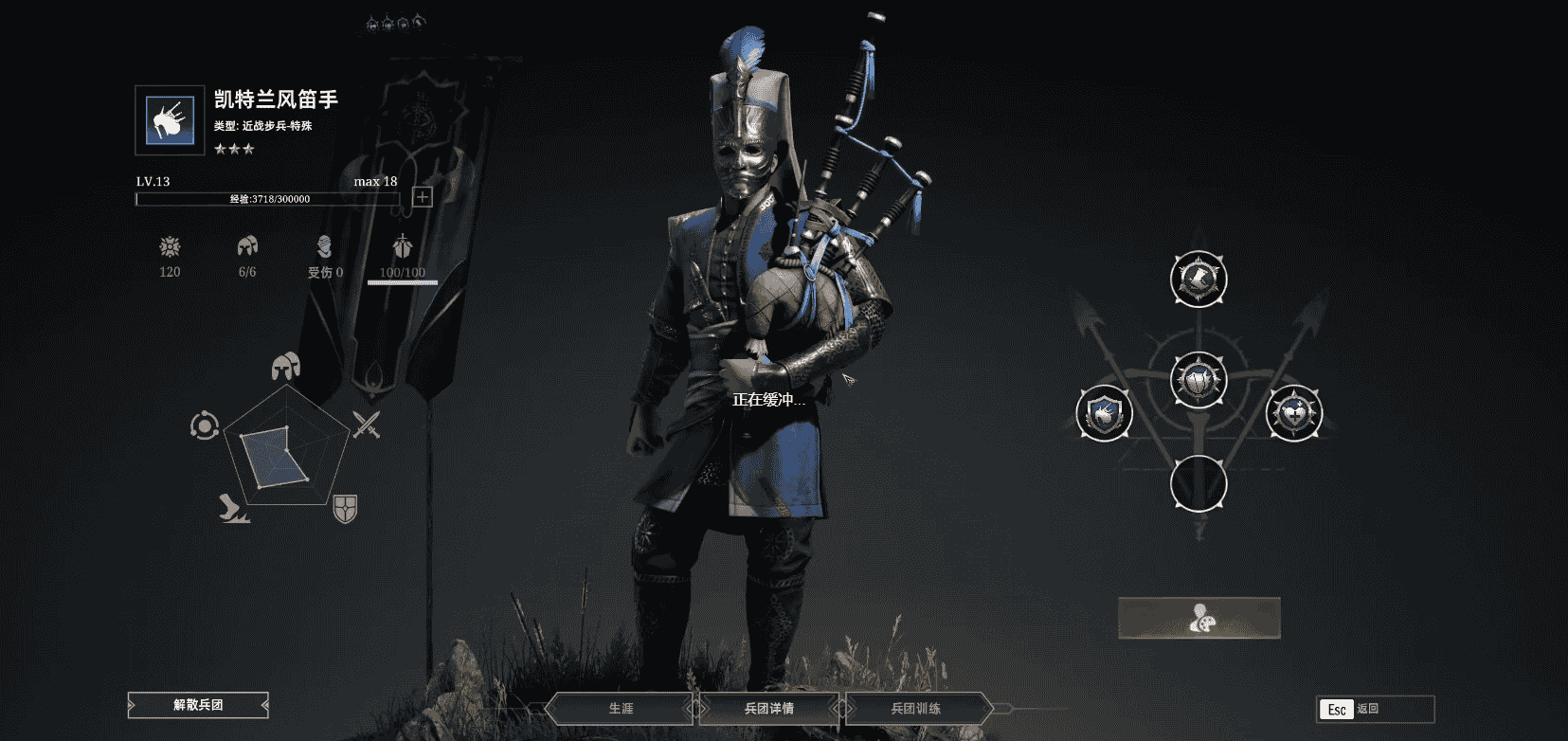Select the boot skill node

pos(1199,279)
